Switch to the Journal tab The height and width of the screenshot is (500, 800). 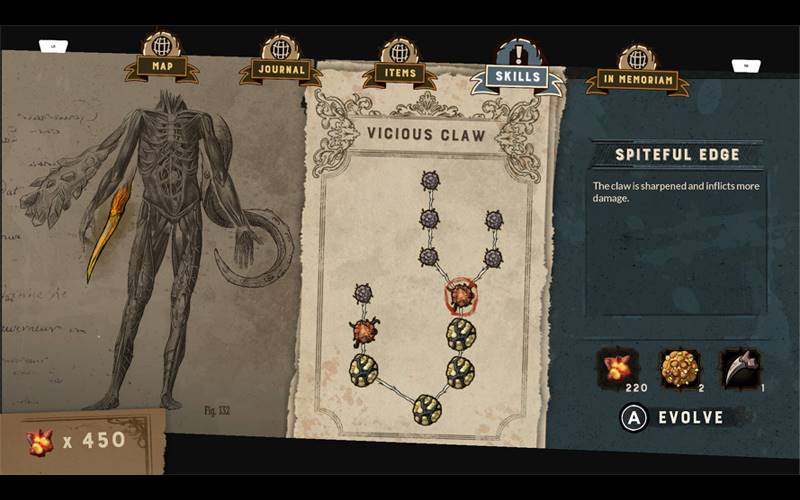tap(280, 71)
